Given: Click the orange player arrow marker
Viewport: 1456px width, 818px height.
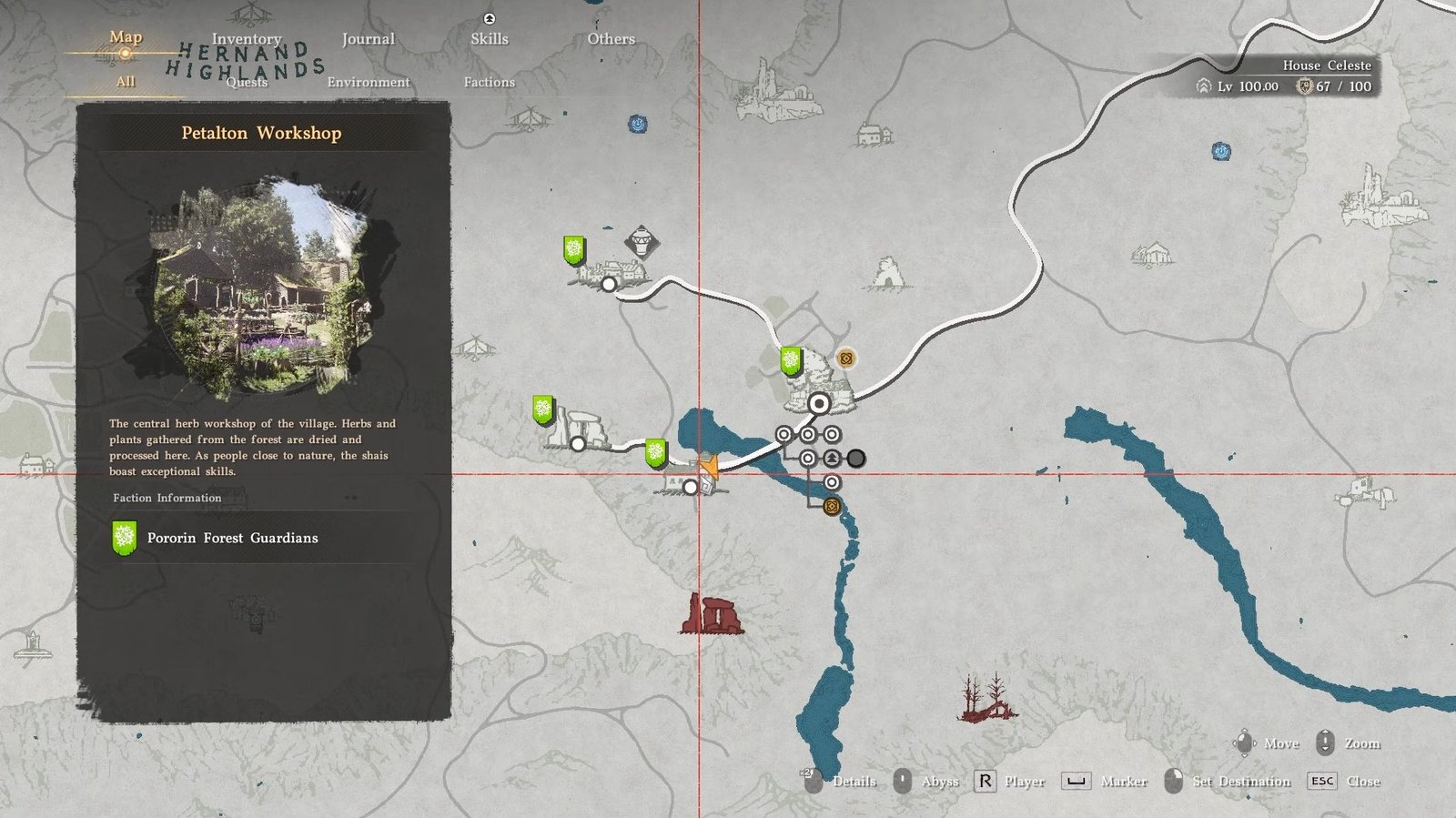Looking at the screenshot, I should tap(709, 467).
